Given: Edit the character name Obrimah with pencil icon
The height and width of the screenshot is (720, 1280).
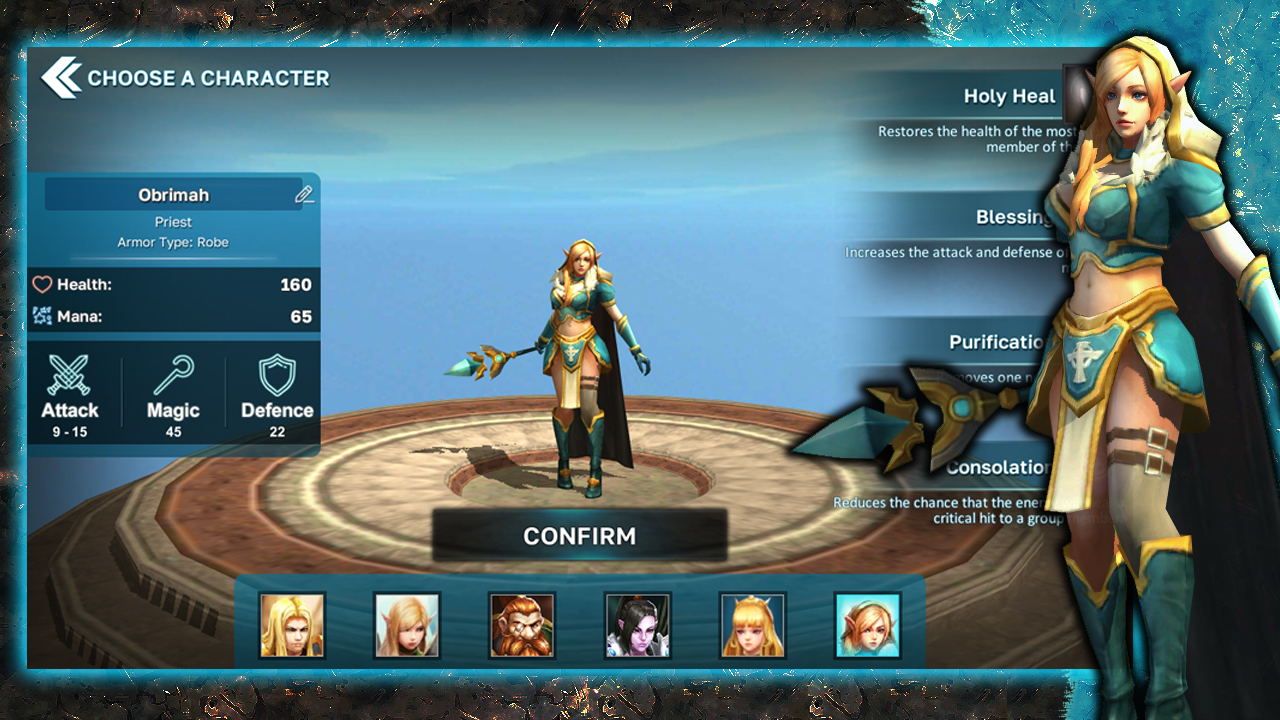Looking at the screenshot, I should pos(304,195).
